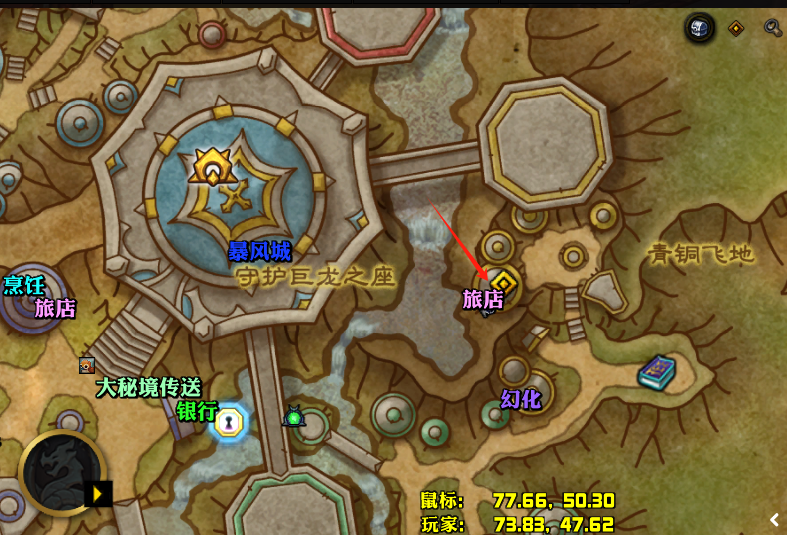Click the blue spellbook map marker

(x=656, y=372)
